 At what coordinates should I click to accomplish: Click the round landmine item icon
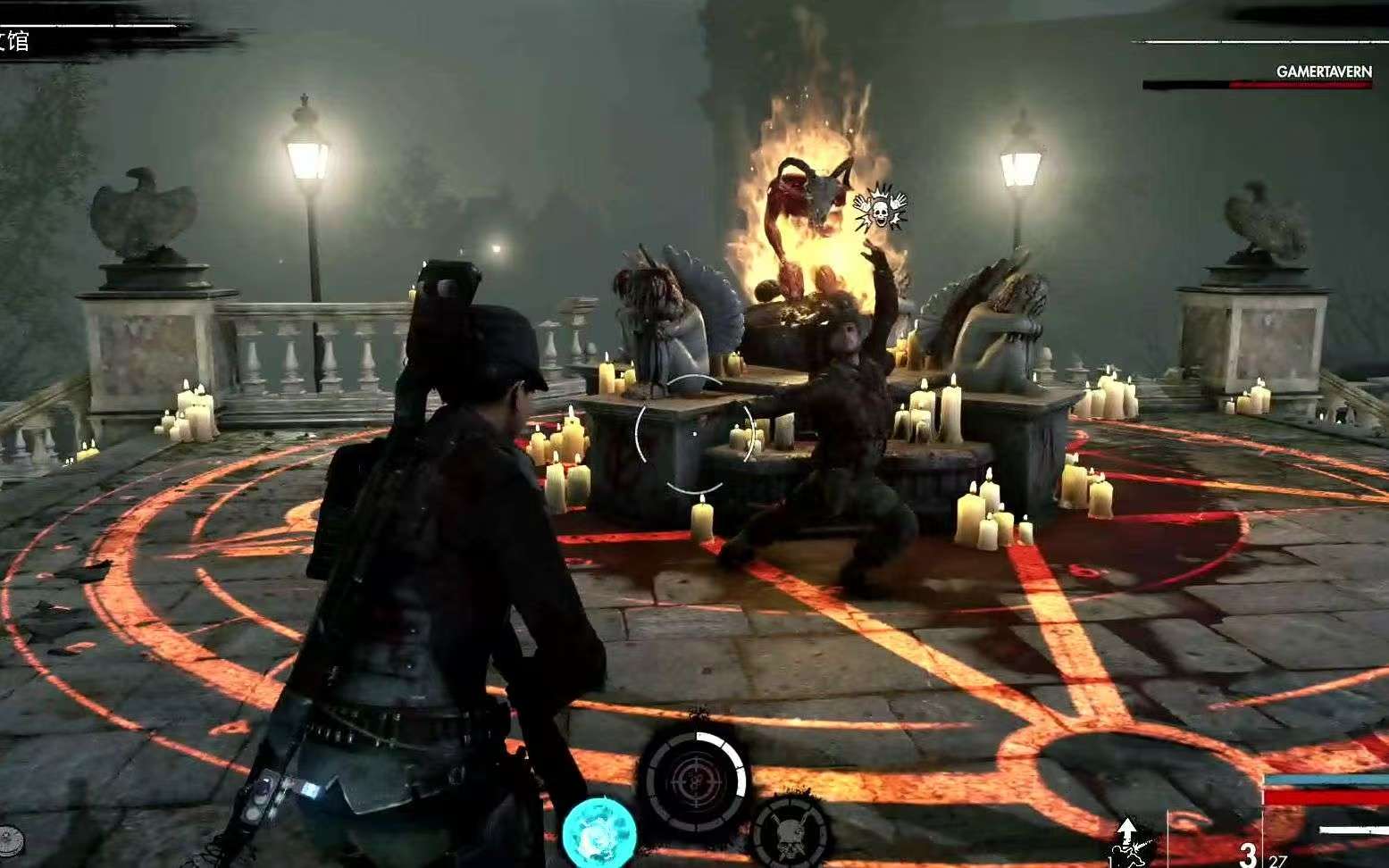point(12,840)
